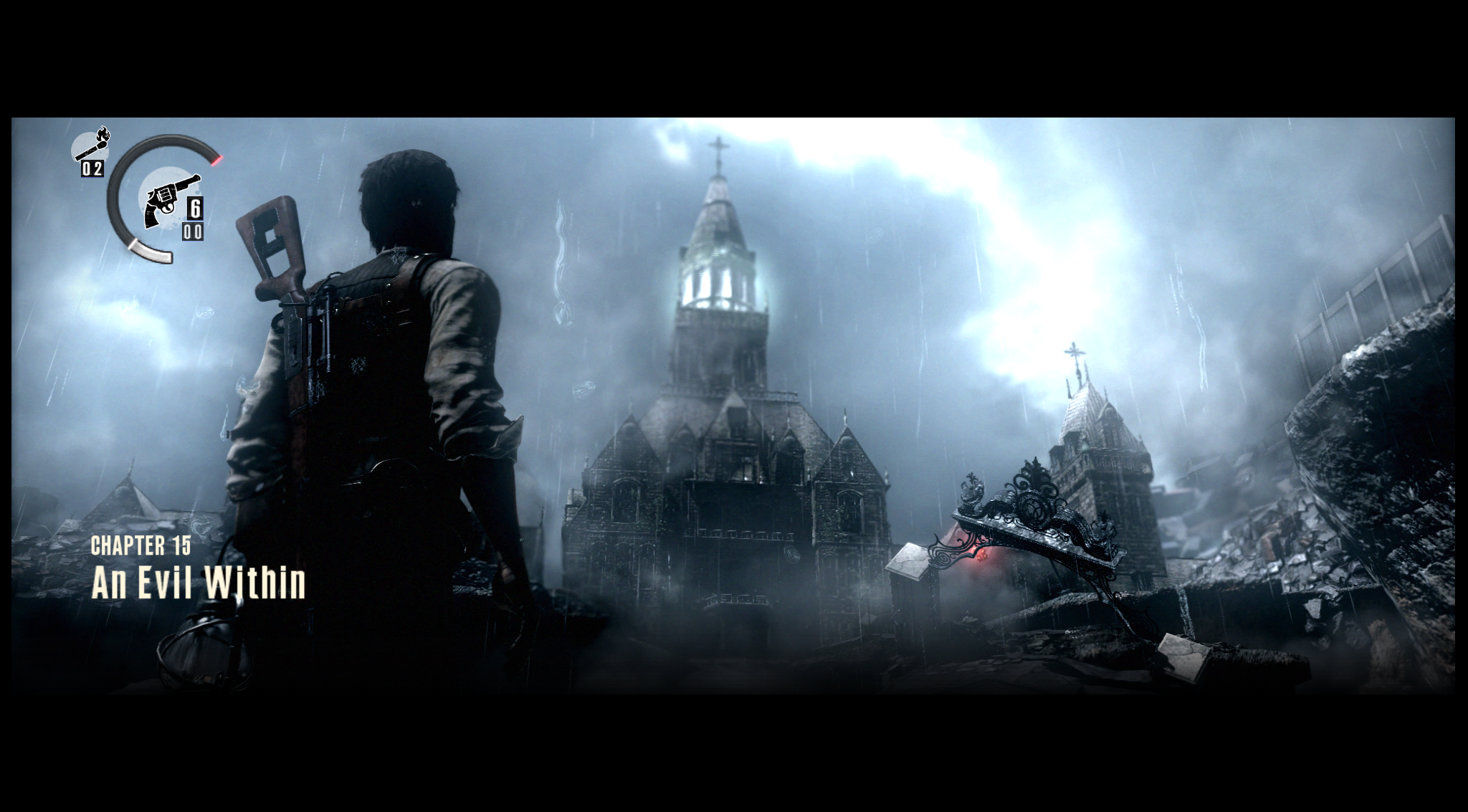Click the matches icon in the HUD
Screen dimensions: 1468x812
pos(91,145)
